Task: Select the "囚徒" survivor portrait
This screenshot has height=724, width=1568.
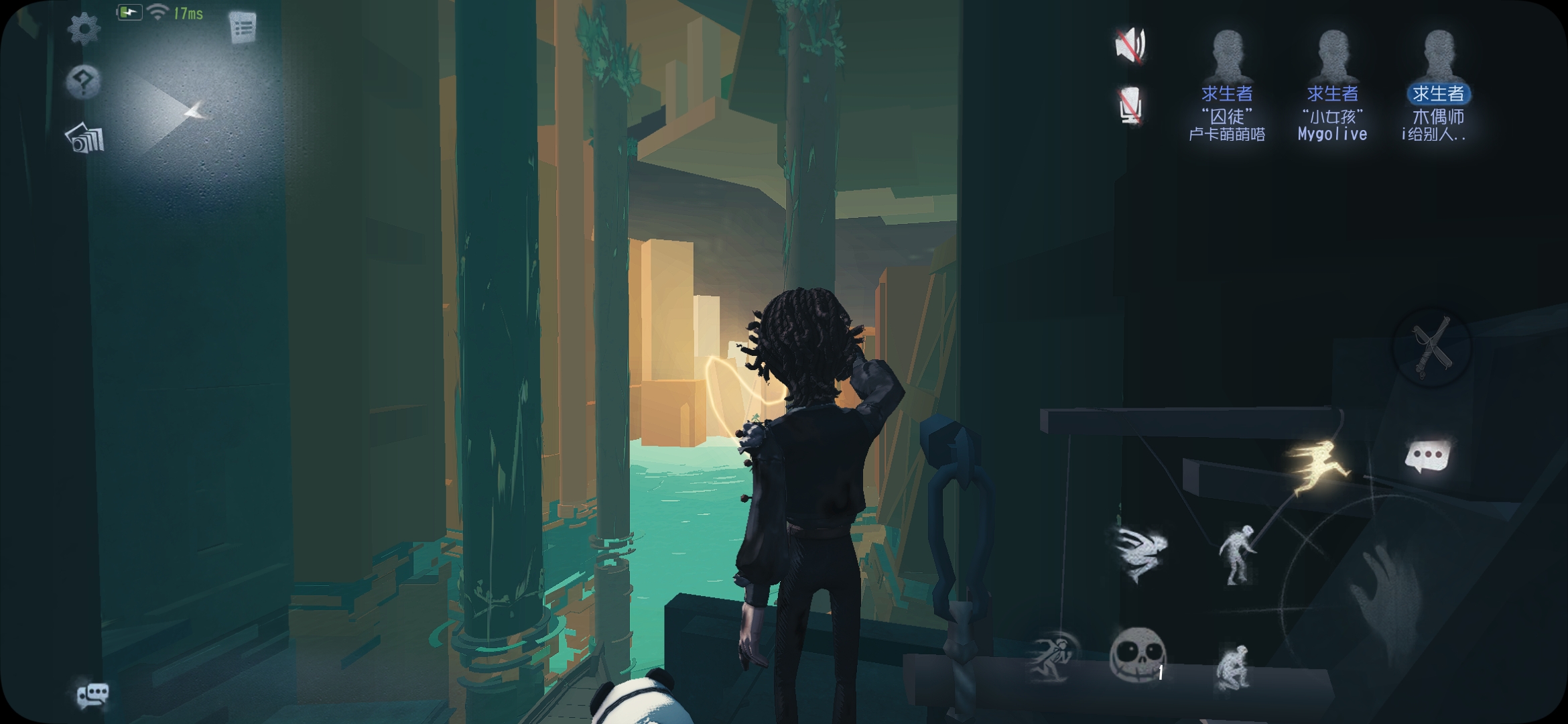Action: (x=1227, y=57)
